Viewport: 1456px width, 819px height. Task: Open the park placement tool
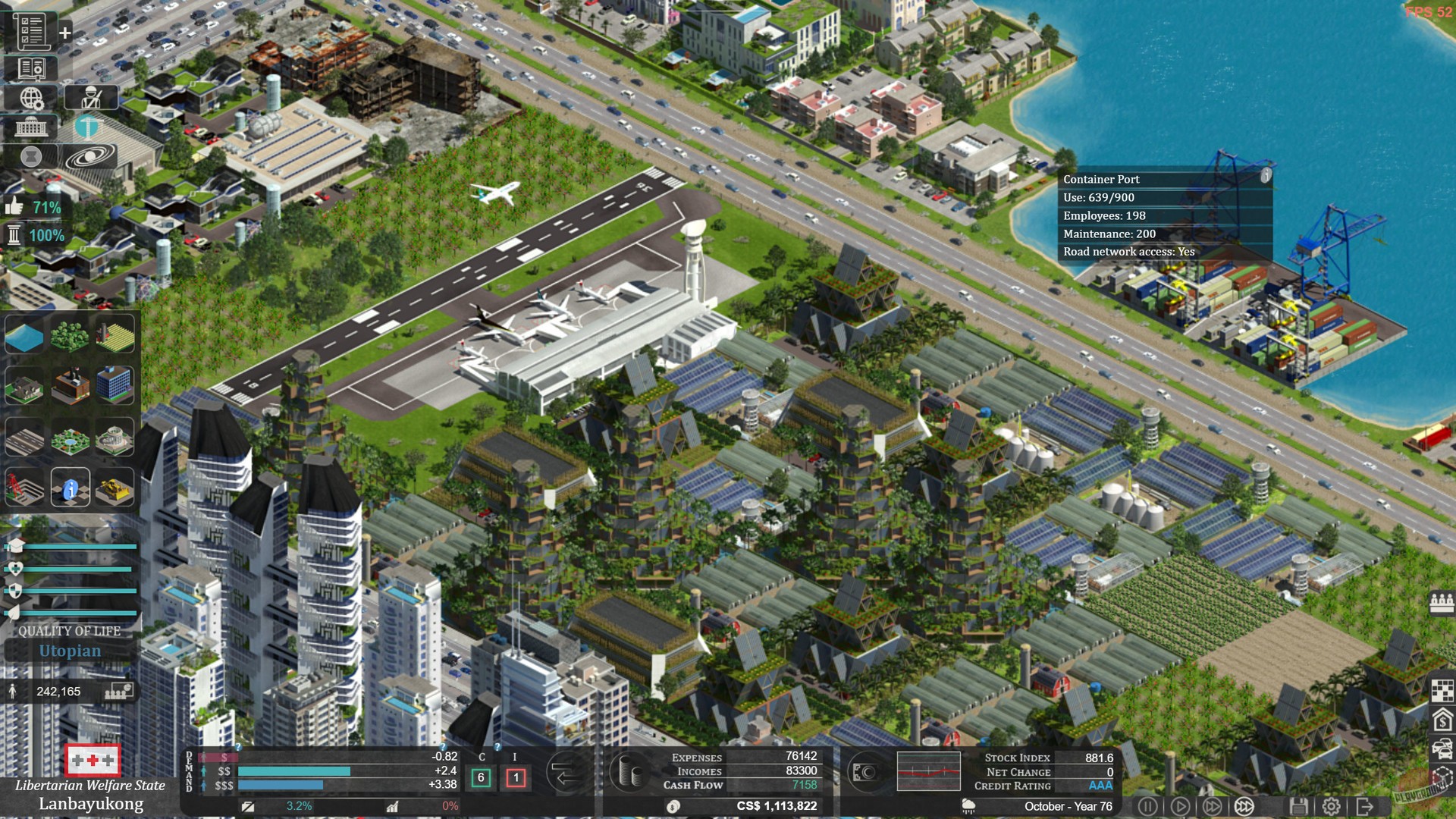tap(68, 437)
